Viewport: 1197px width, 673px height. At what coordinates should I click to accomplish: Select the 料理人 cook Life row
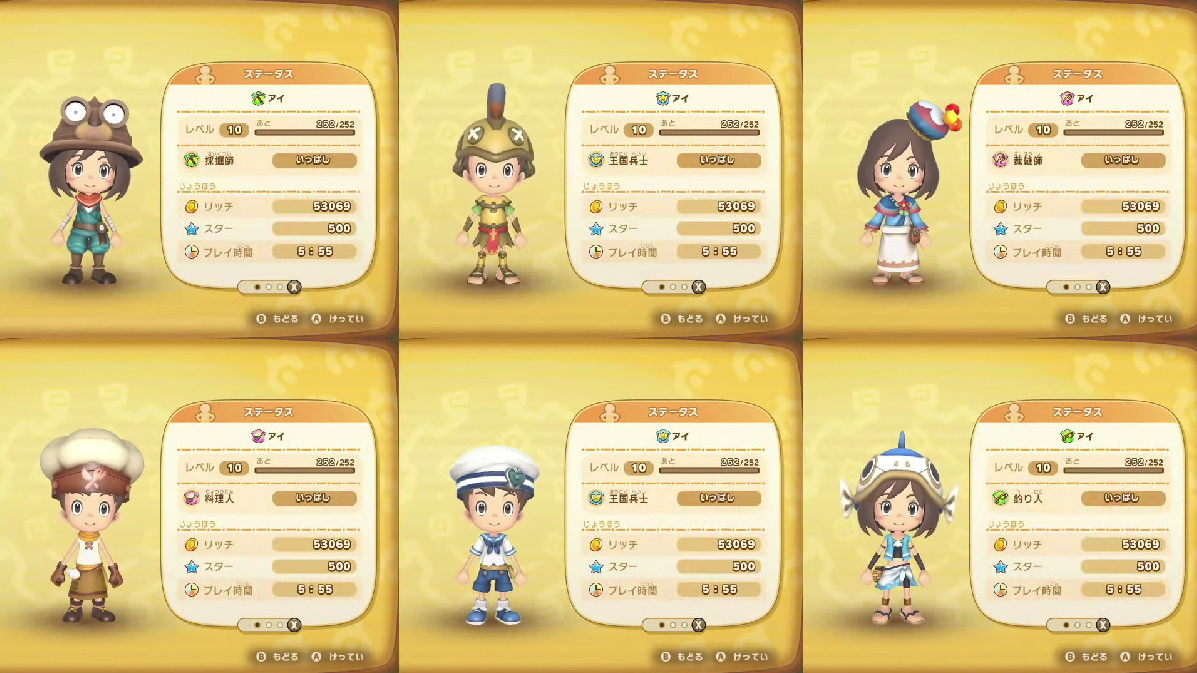click(270, 498)
